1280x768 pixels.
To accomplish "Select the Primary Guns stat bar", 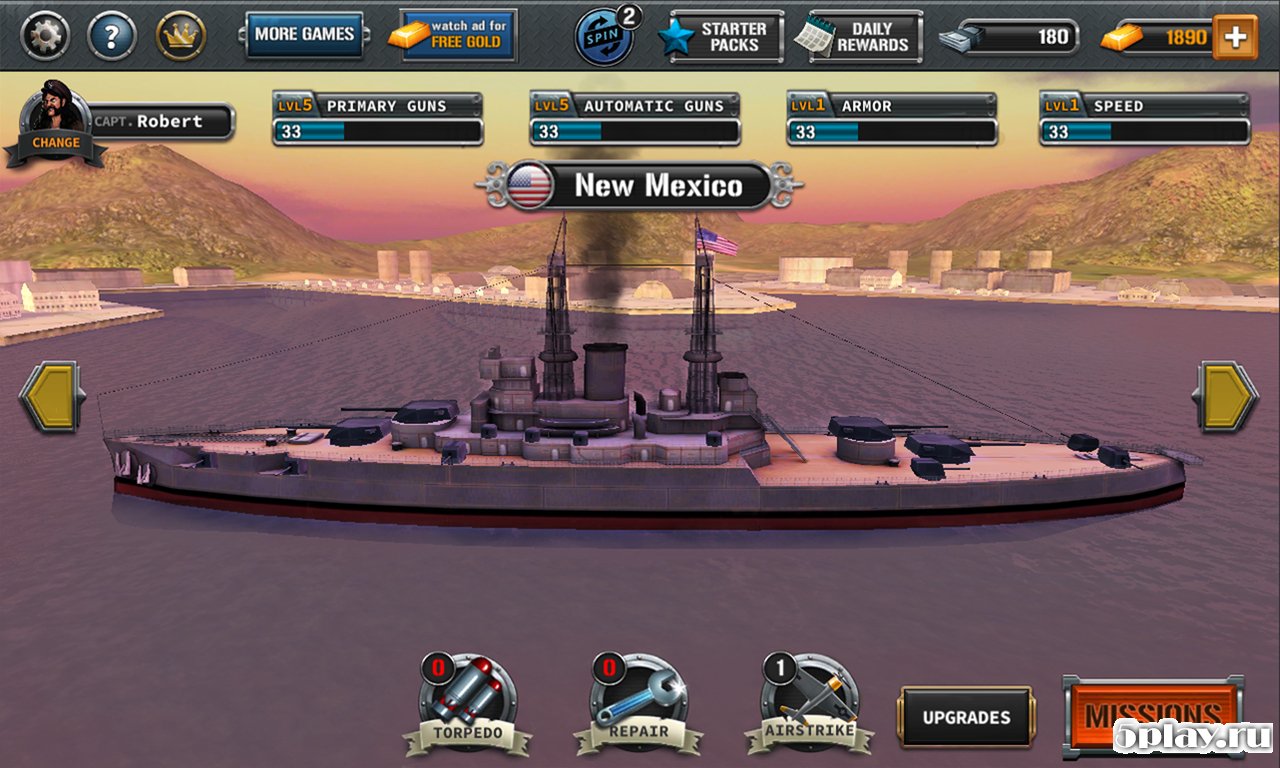I will pyautogui.click(x=377, y=120).
